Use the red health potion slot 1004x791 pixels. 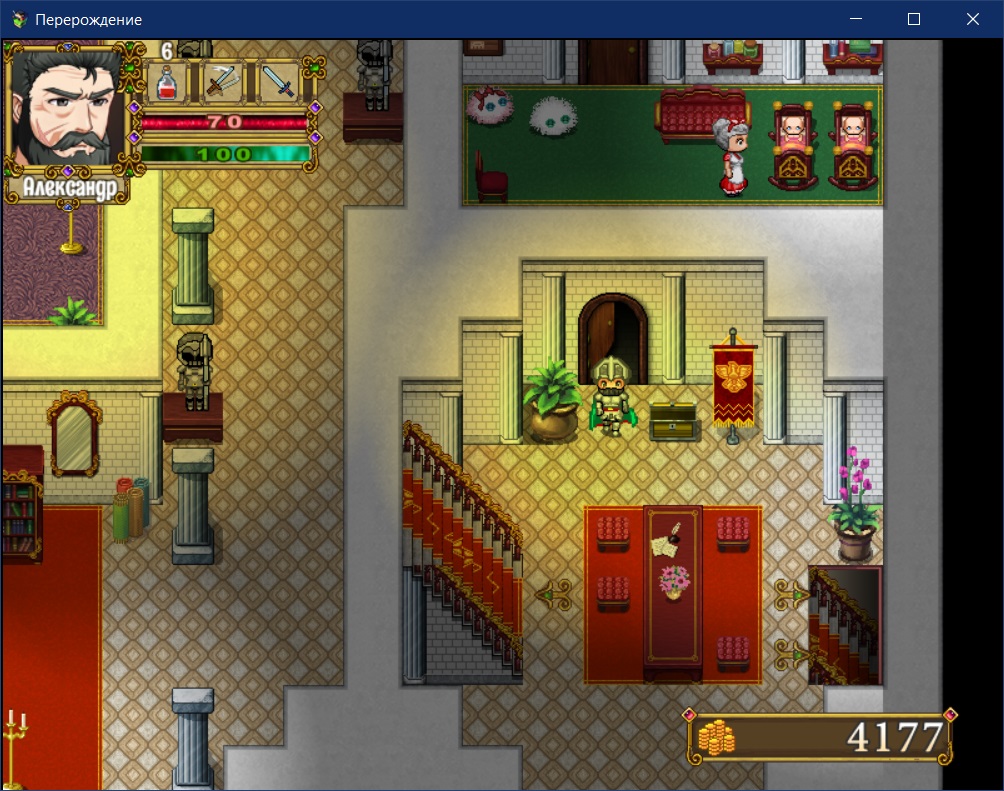167,82
